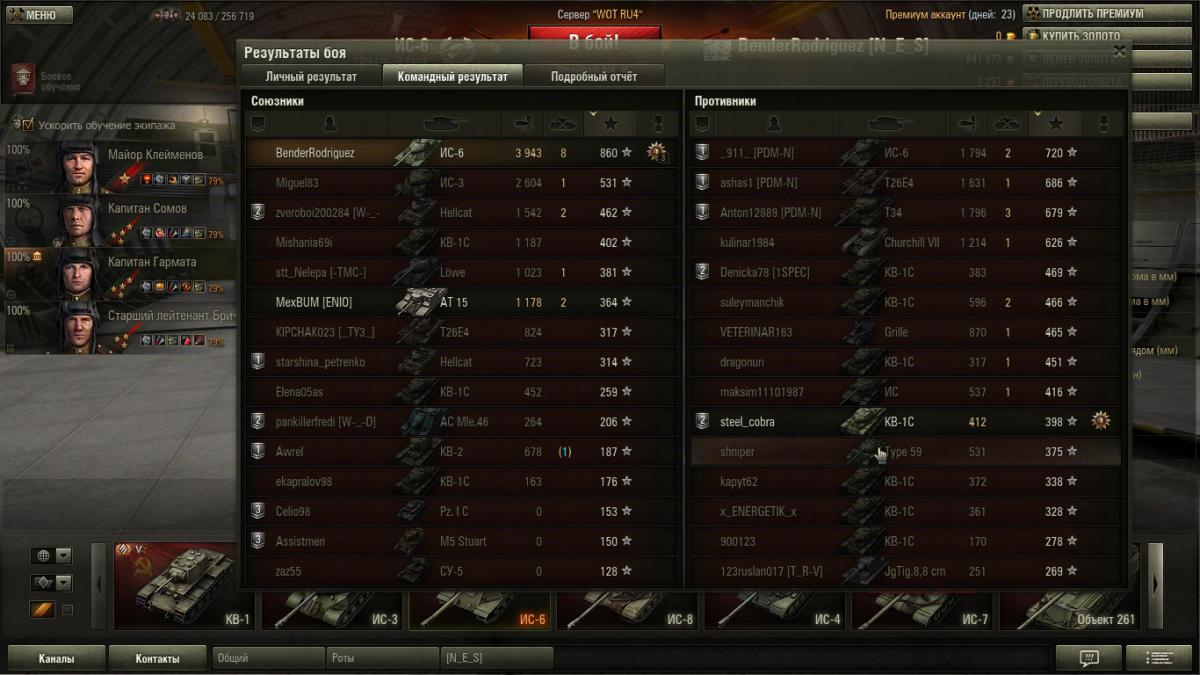This screenshot has width=1200, height=675.
Task: Close the battle results window
Action: click(x=1119, y=51)
